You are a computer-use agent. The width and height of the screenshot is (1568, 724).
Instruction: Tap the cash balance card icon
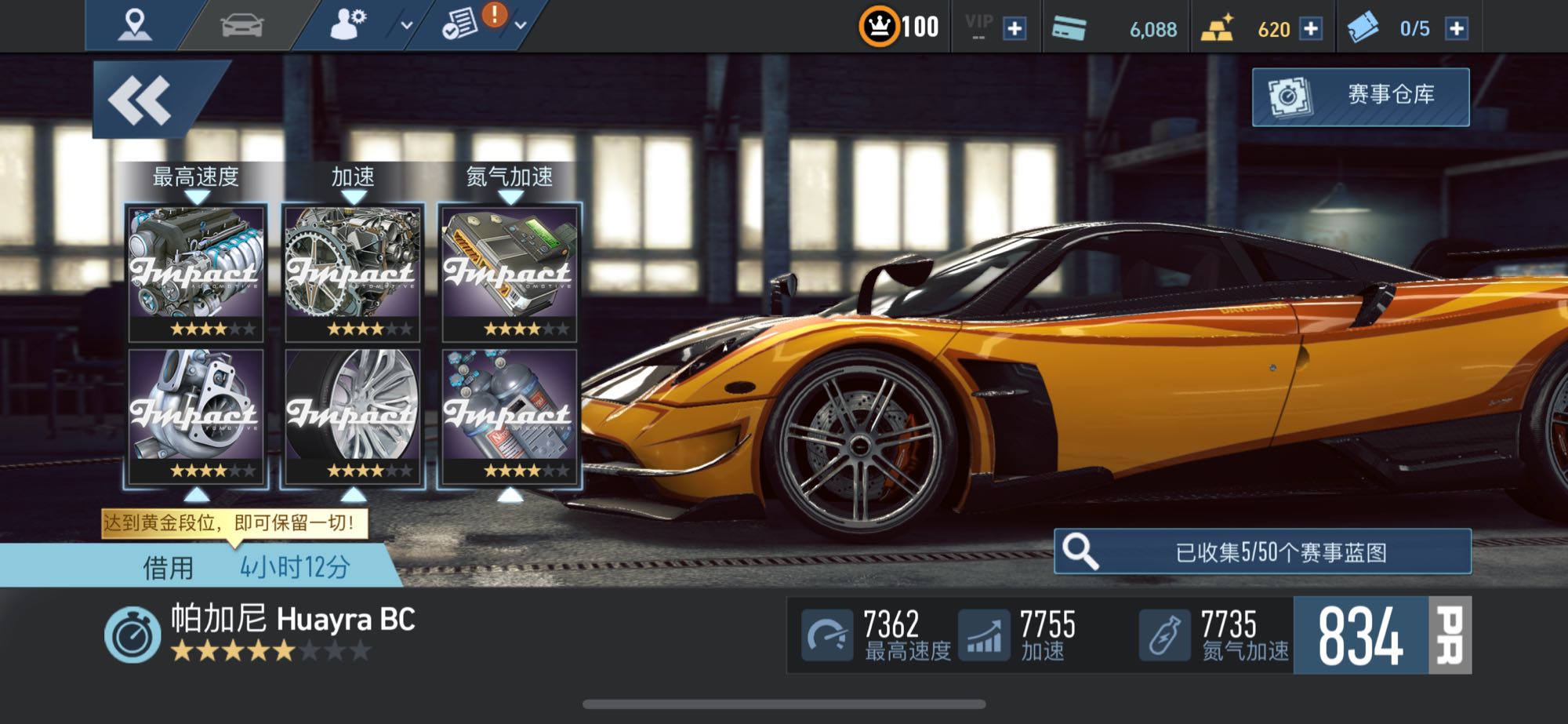coord(1069,29)
